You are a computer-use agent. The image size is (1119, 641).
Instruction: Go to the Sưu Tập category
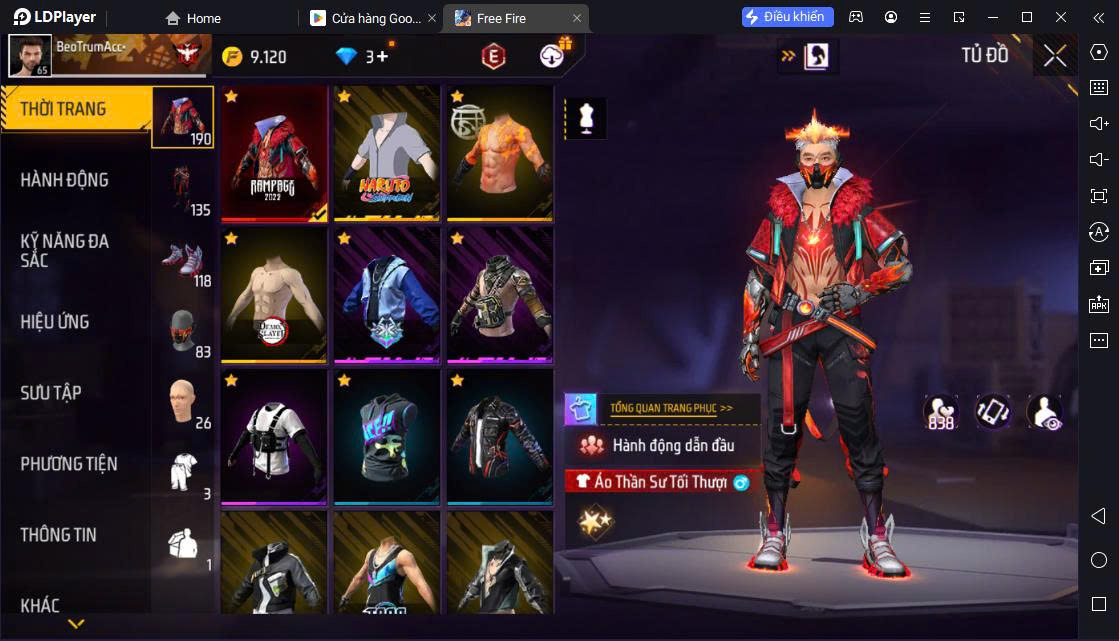click(x=51, y=393)
